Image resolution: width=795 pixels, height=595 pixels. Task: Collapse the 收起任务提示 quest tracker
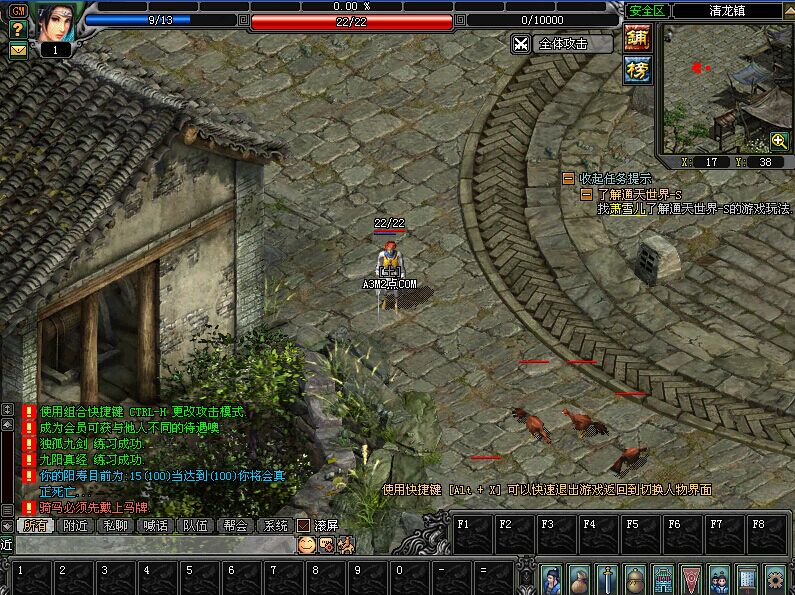(x=568, y=179)
